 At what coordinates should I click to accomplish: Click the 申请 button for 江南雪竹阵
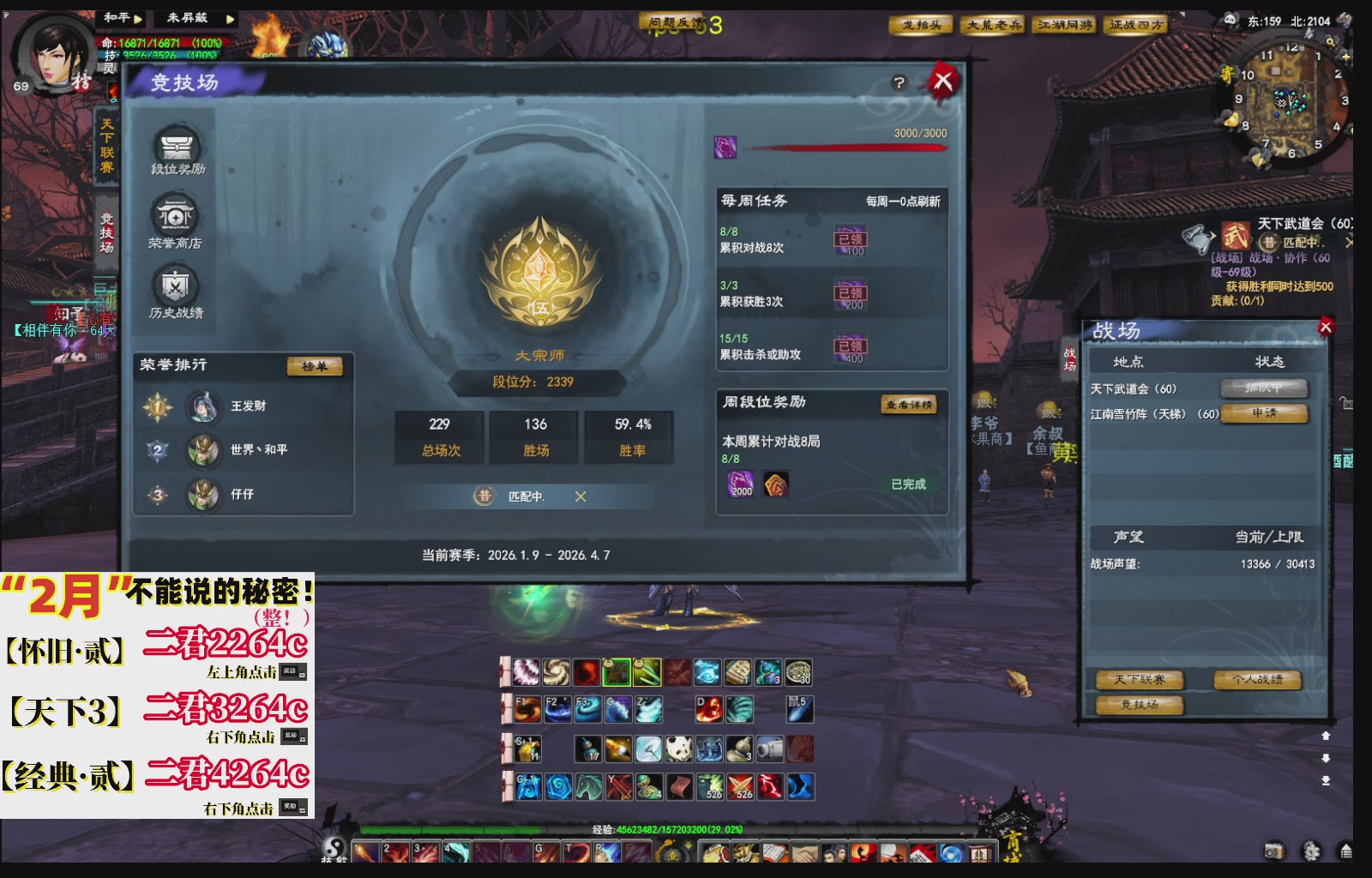[x=1265, y=414]
